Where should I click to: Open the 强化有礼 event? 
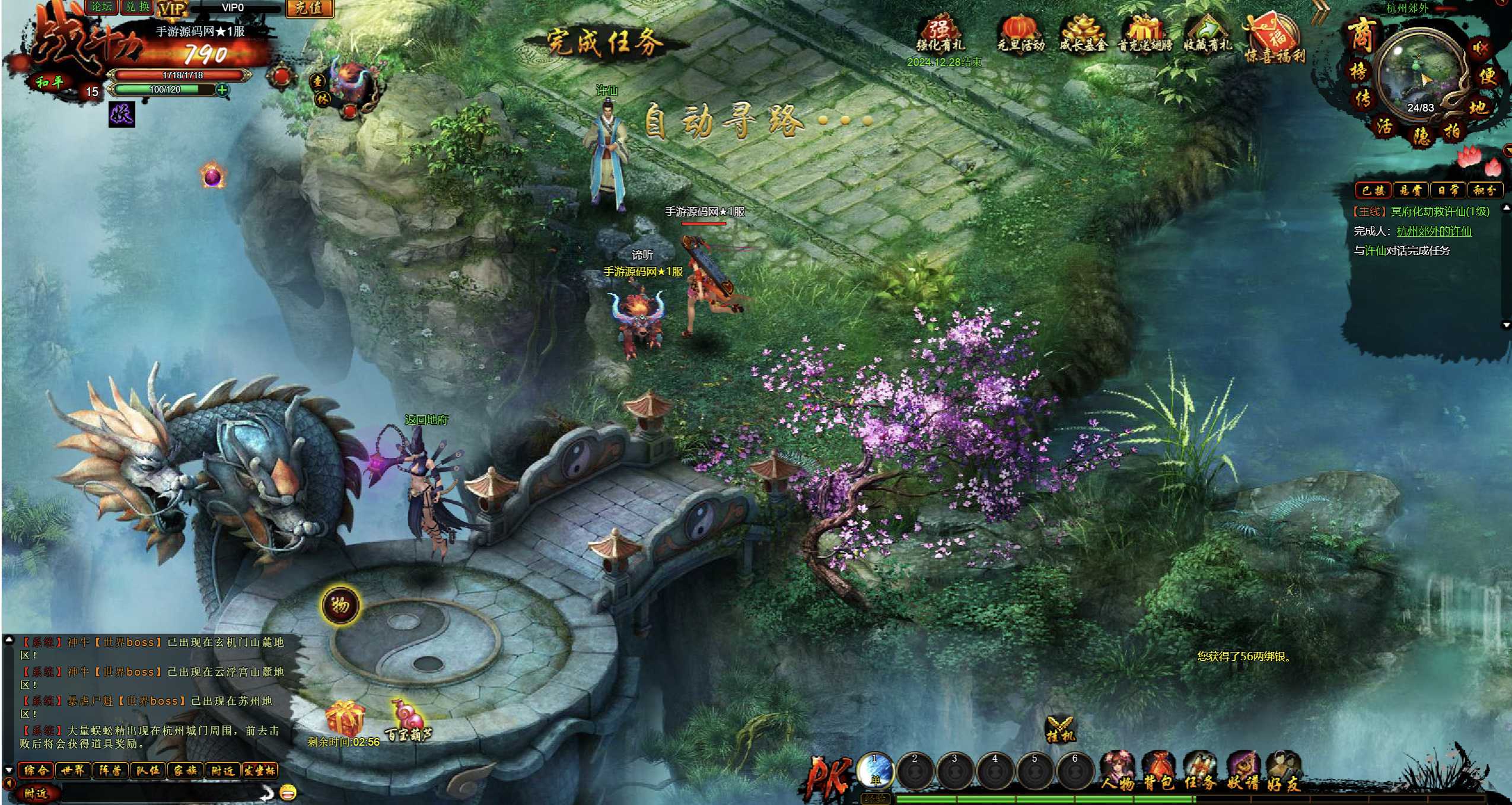coord(940,33)
